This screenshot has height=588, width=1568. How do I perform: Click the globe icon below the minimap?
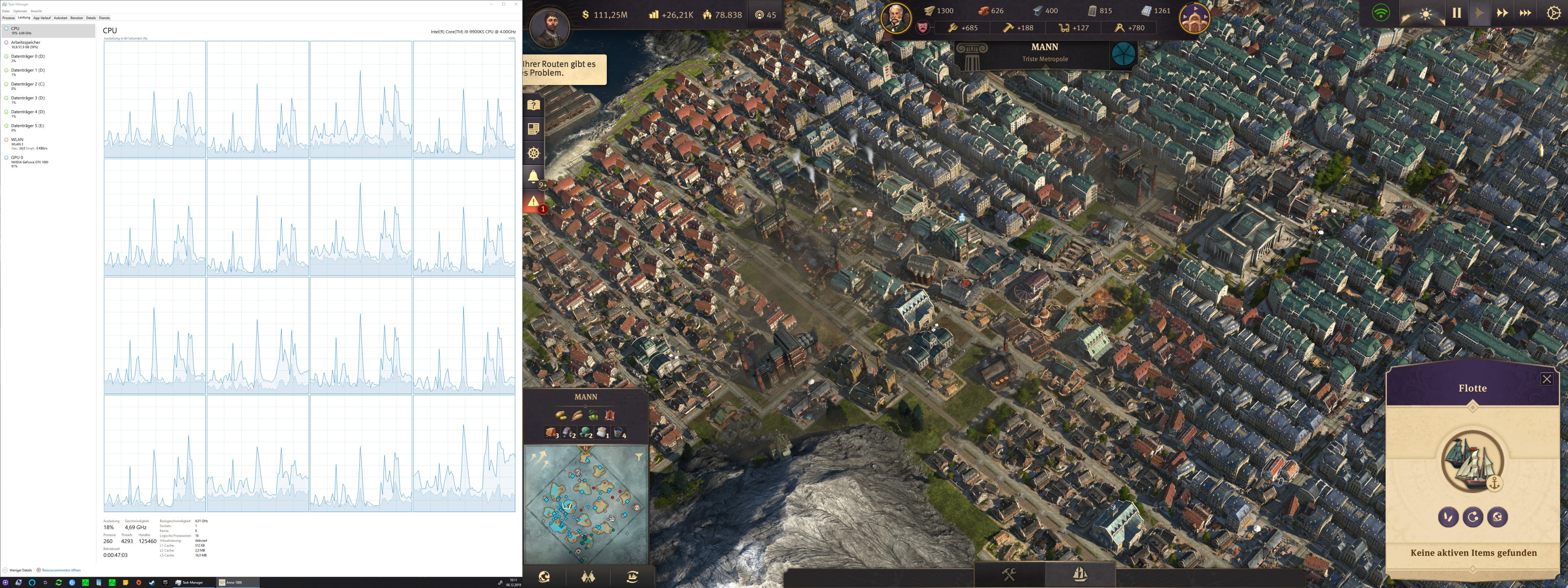545,578
